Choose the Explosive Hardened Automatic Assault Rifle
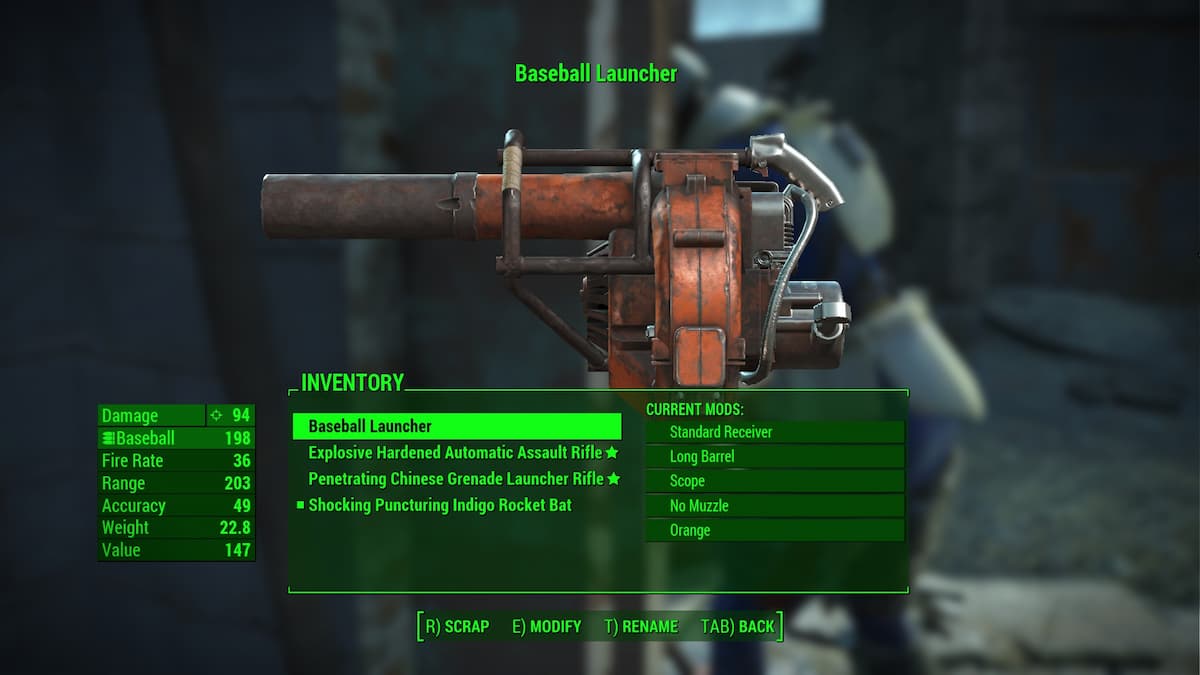This screenshot has height=675, width=1200. [455, 453]
